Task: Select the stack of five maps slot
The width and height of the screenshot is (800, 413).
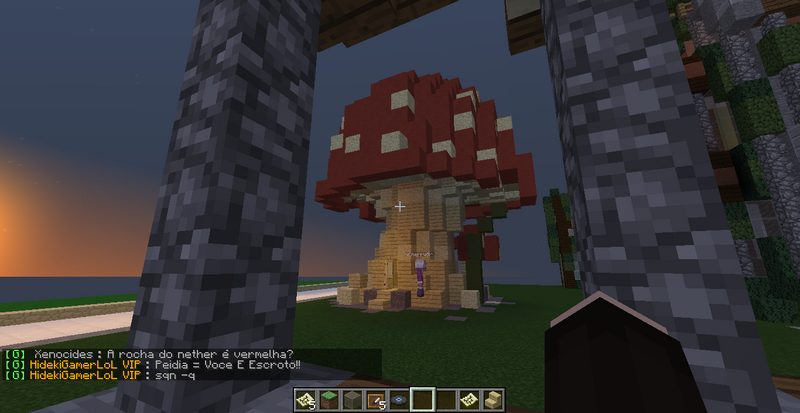Action: click(304, 401)
